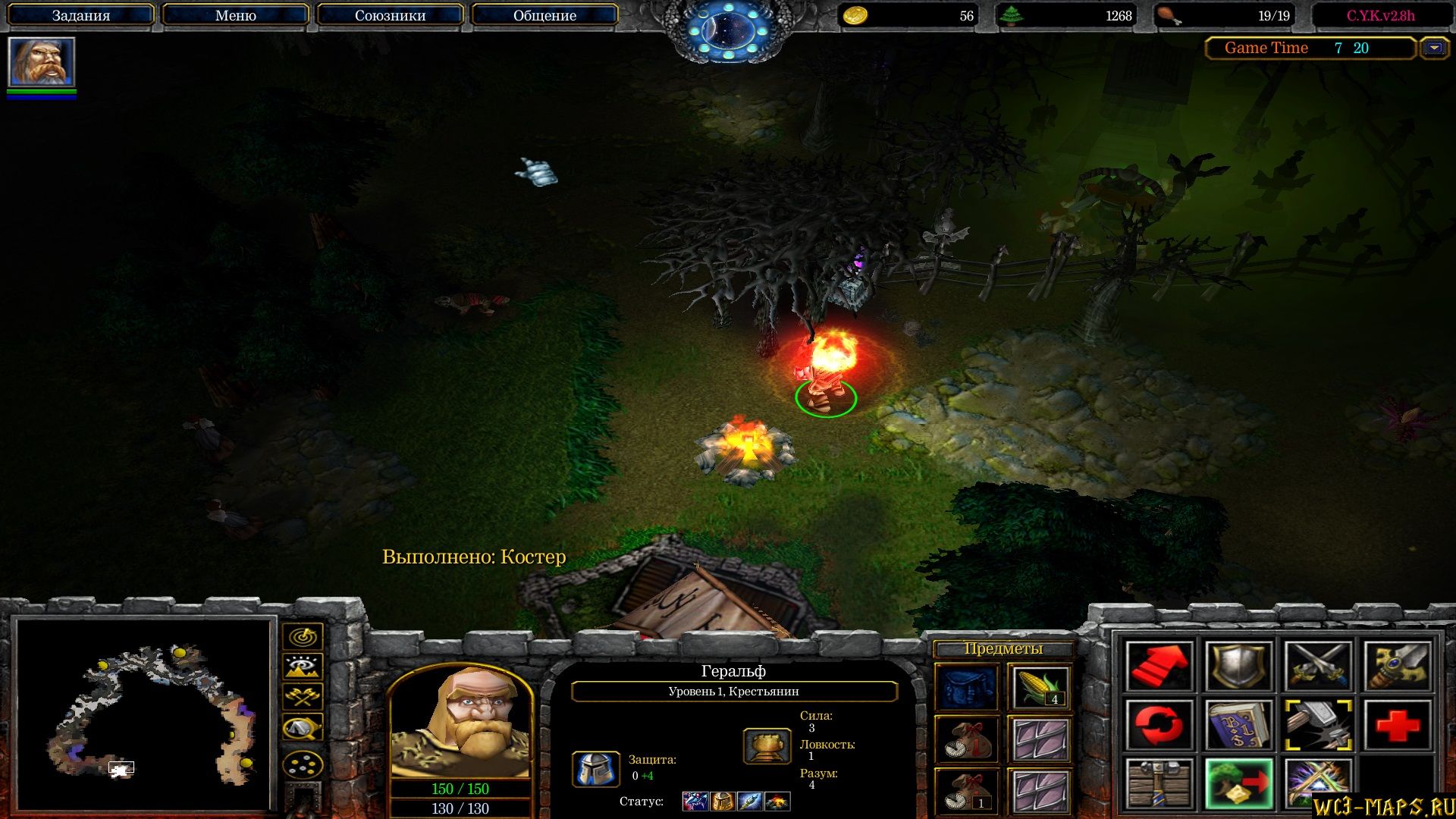This screenshot has height=819, width=1456.
Task: Open the Меню game menu
Action: tap(235, 15)
